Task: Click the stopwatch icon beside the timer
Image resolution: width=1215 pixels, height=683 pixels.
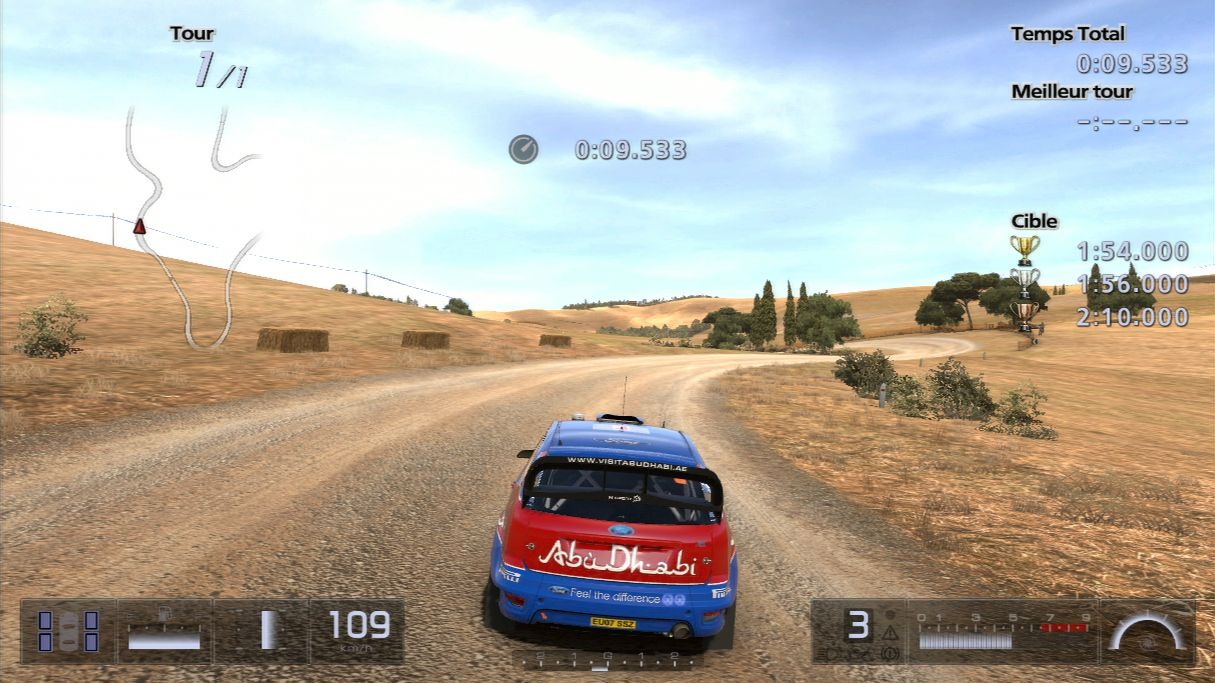Action: pos(523,150)
